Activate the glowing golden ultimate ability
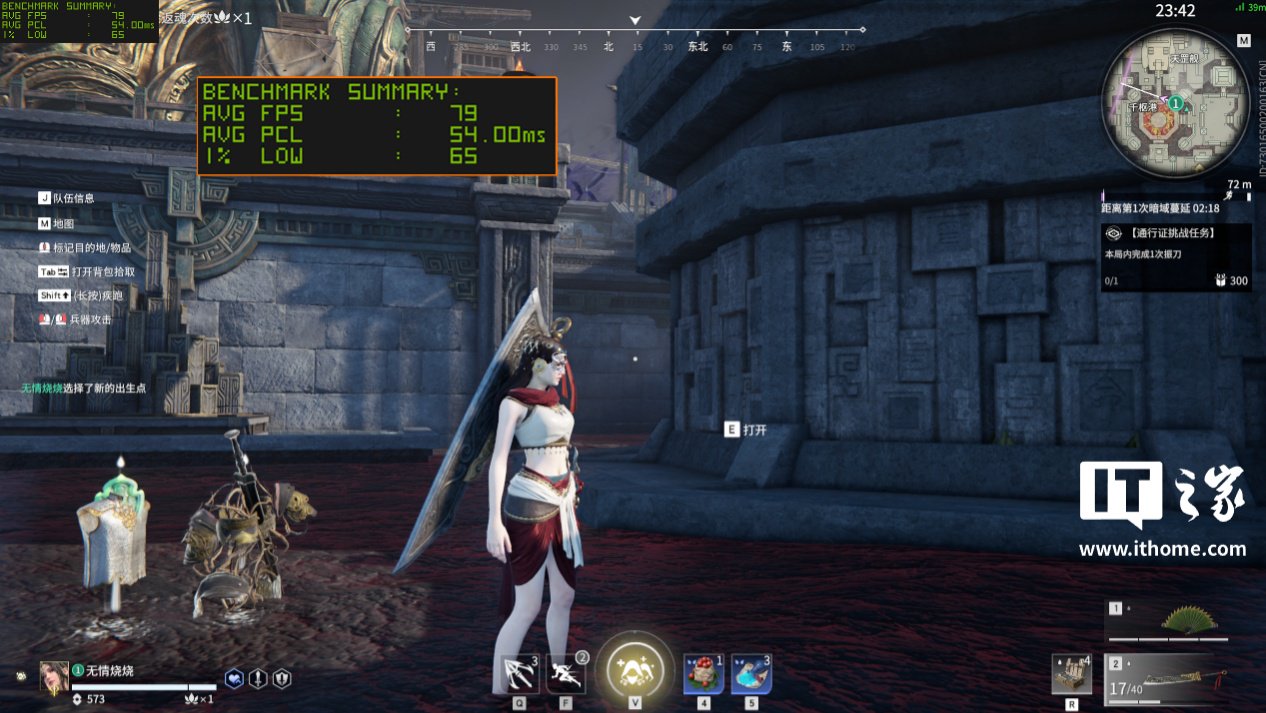 click(x=634, y=668)
